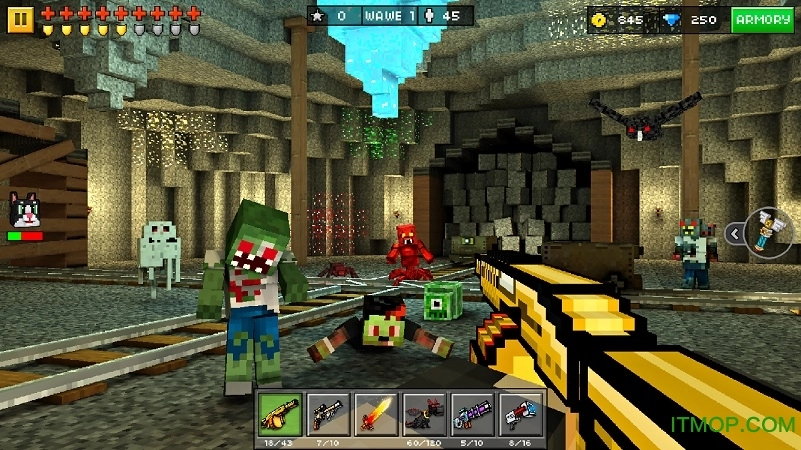The height and width of the screenshot is (450, 801).
Task: Use the winged hammer gadget
Action: pyautogui.click(x=768, y=231)
